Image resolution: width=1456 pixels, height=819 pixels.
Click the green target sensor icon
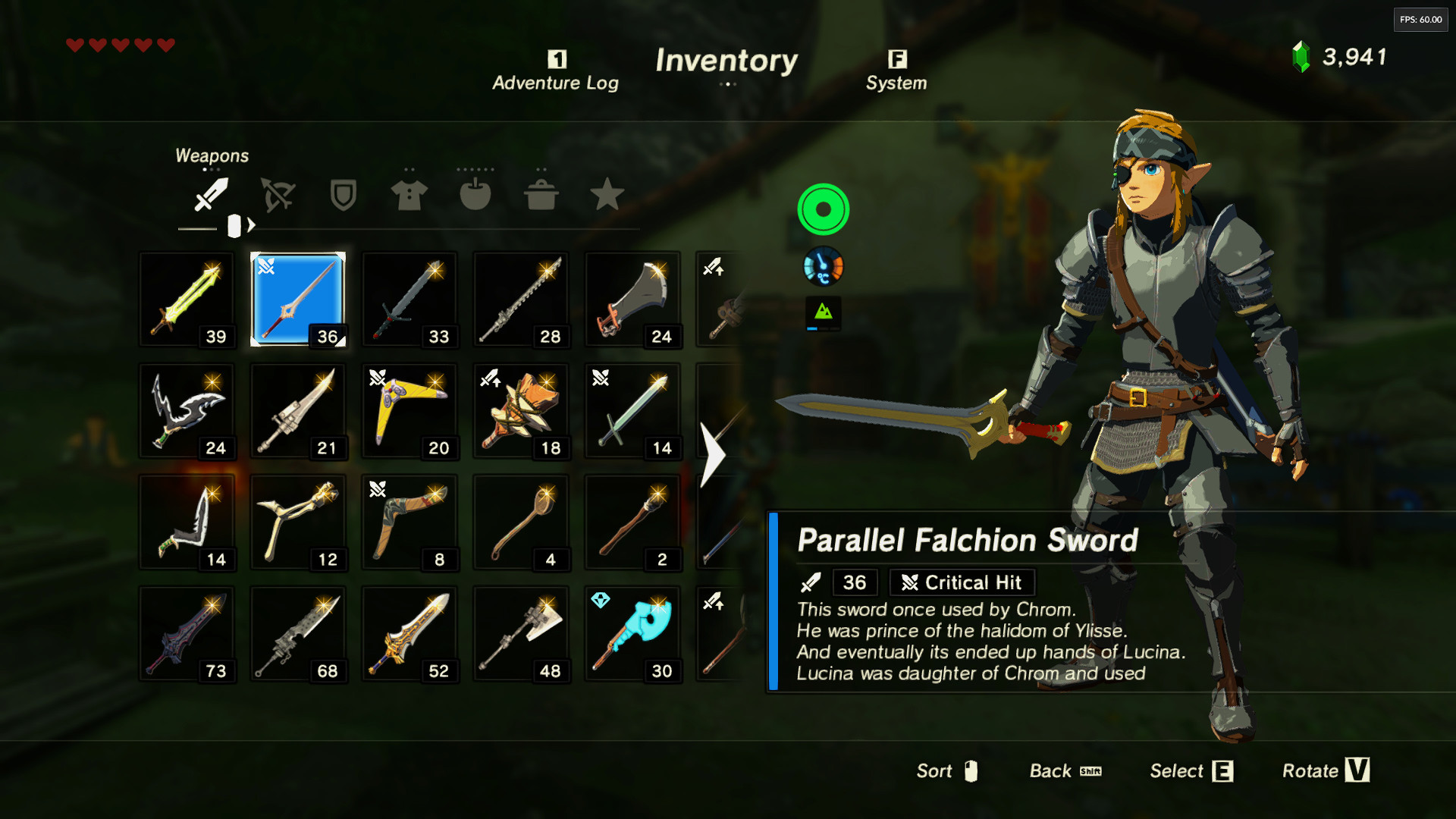824,209
